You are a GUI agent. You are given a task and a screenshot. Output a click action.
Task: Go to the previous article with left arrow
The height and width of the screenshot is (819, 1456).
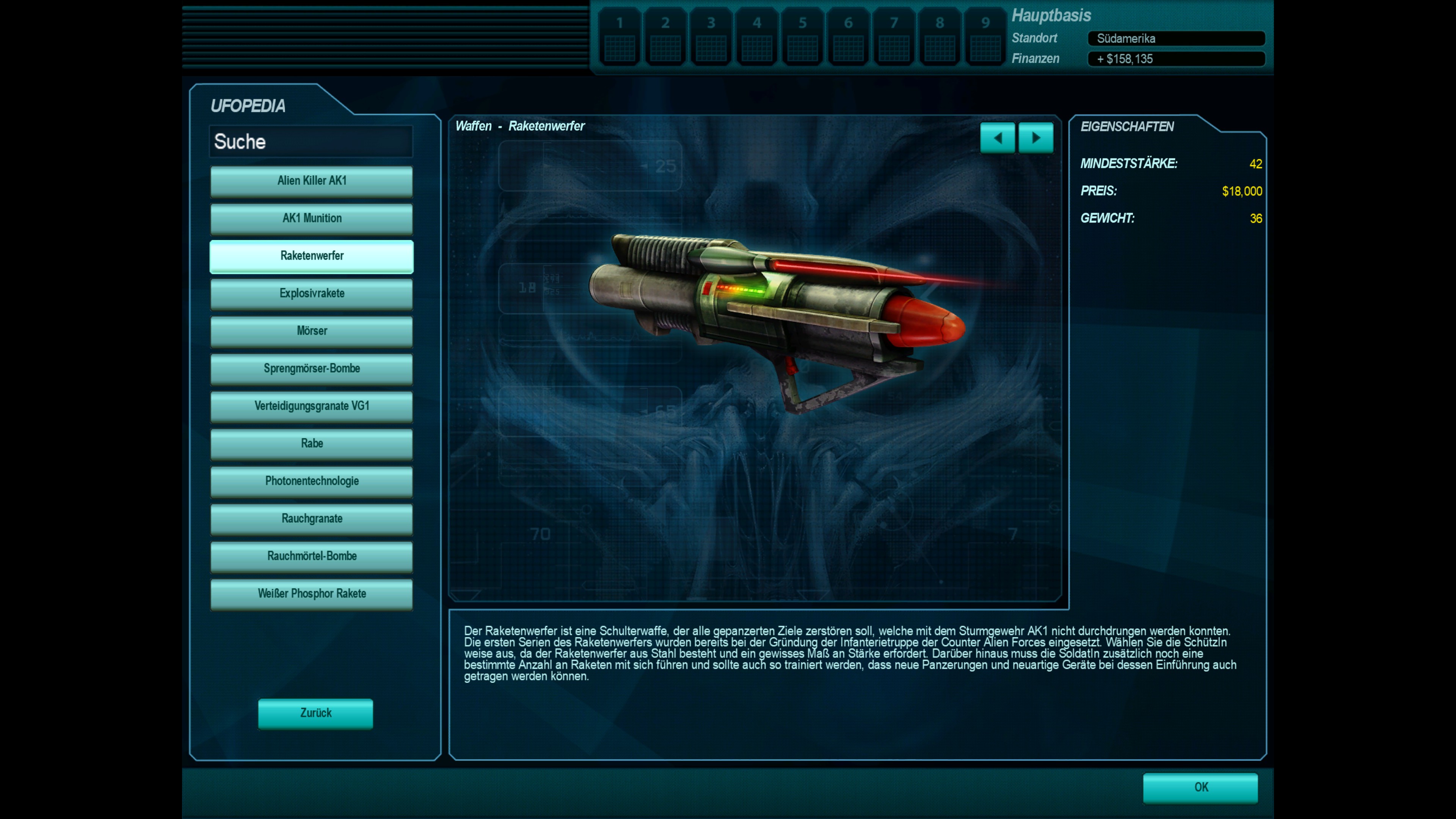[x=997, y=138]
